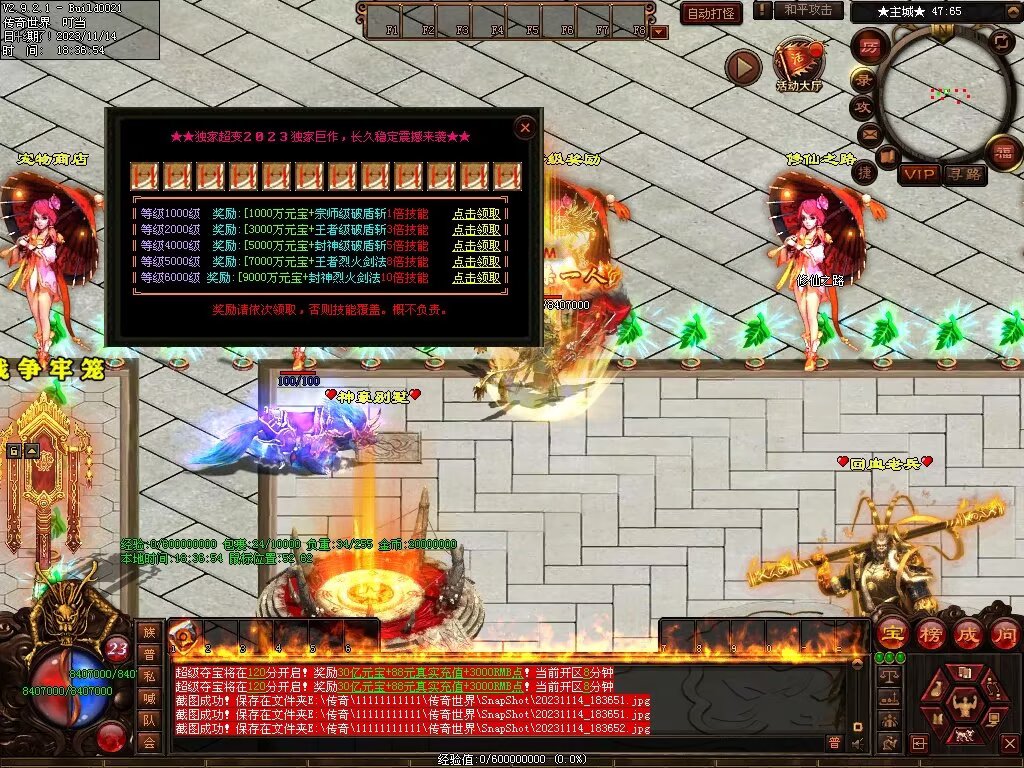Switch to the 私 private chat channel

(149, 676)
